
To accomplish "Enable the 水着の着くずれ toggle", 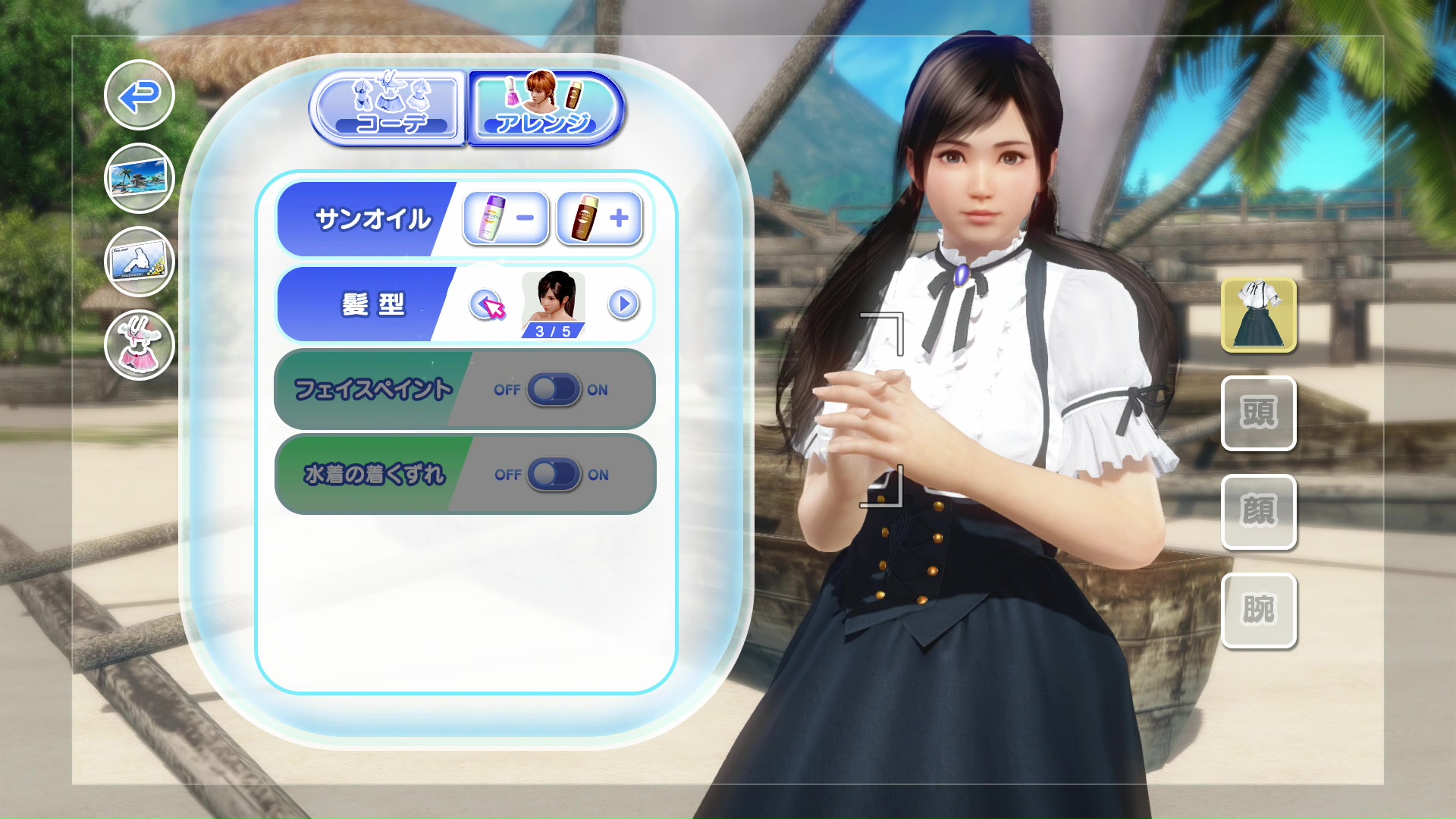I will (x=554, y=475).
